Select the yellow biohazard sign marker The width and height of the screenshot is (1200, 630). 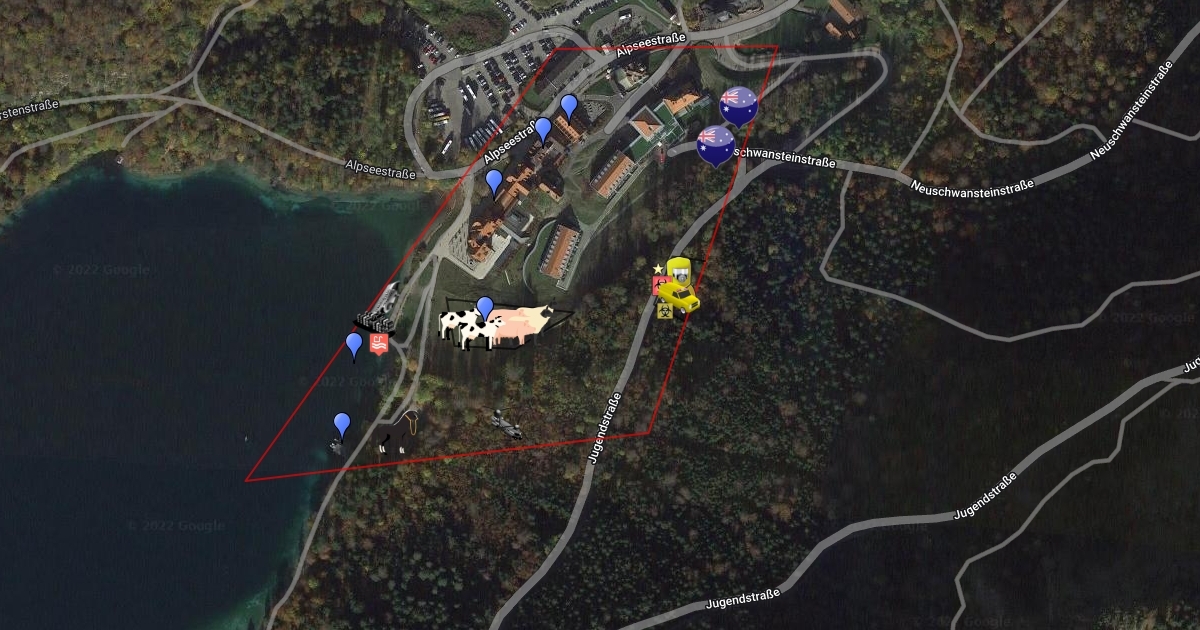tap(663, 311)
